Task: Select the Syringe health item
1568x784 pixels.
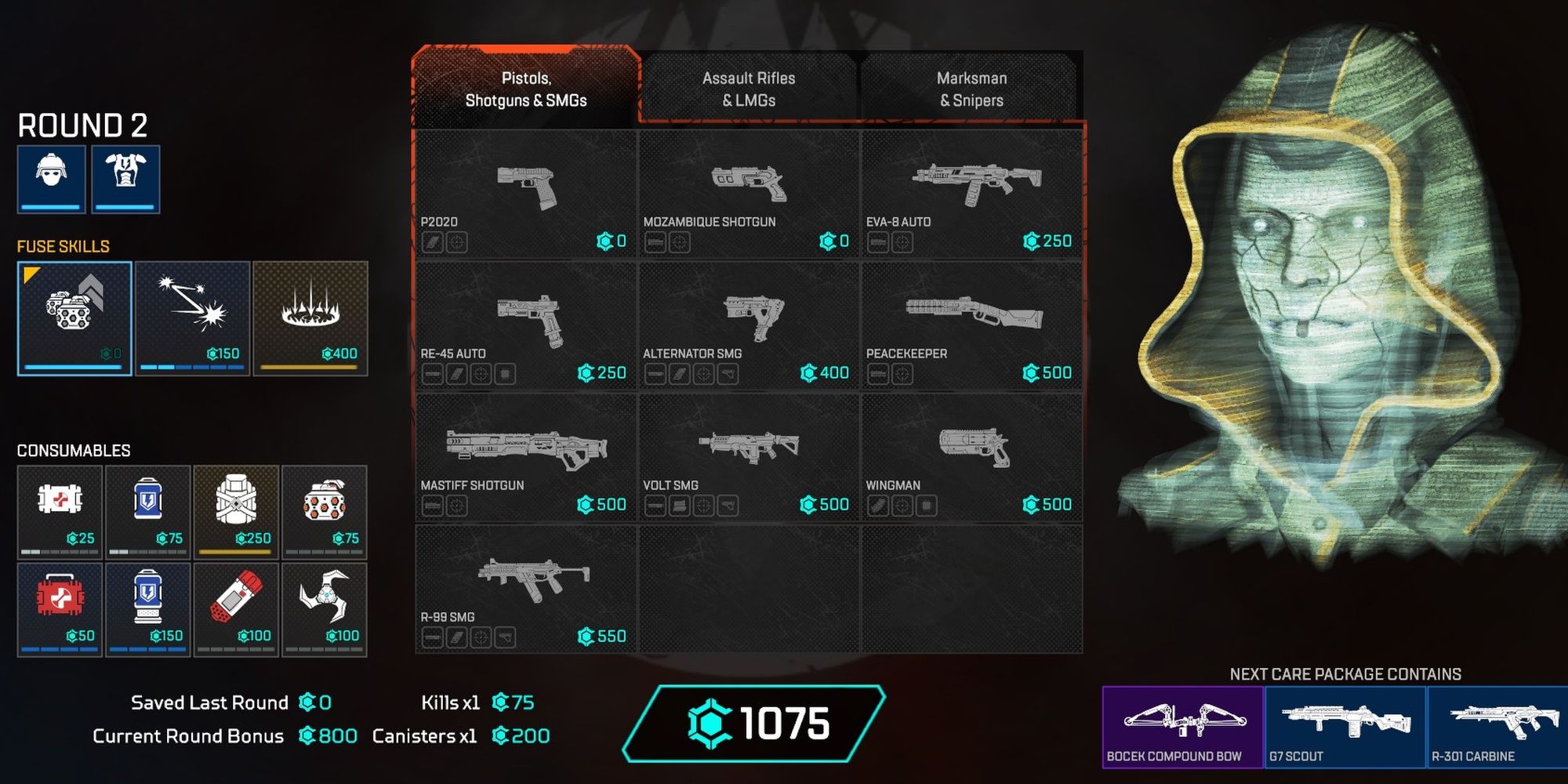Action: click(x=60, y=510)
